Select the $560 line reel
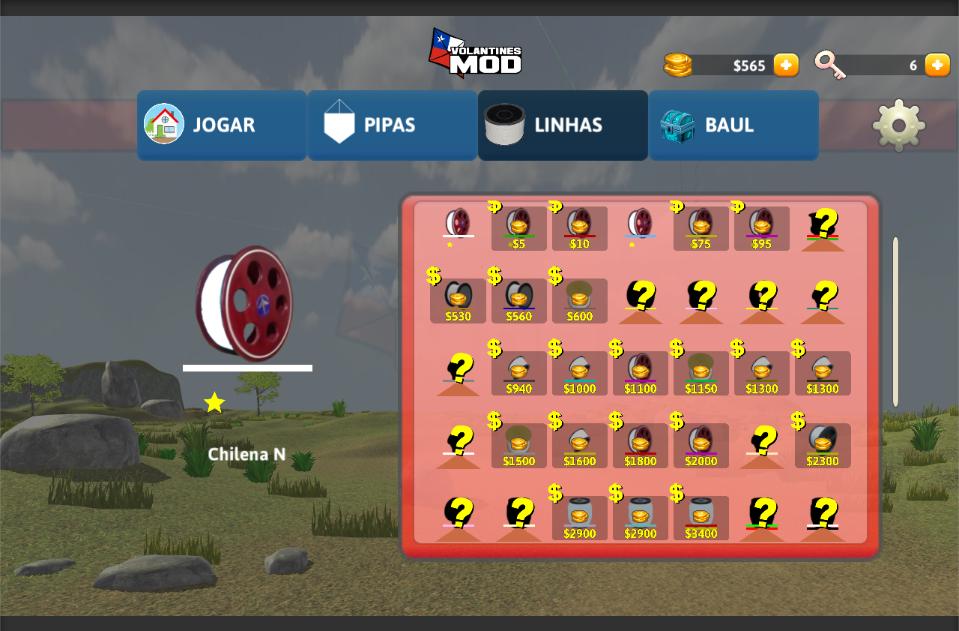The height and width of the screenshot is (631, 959). 519,300
